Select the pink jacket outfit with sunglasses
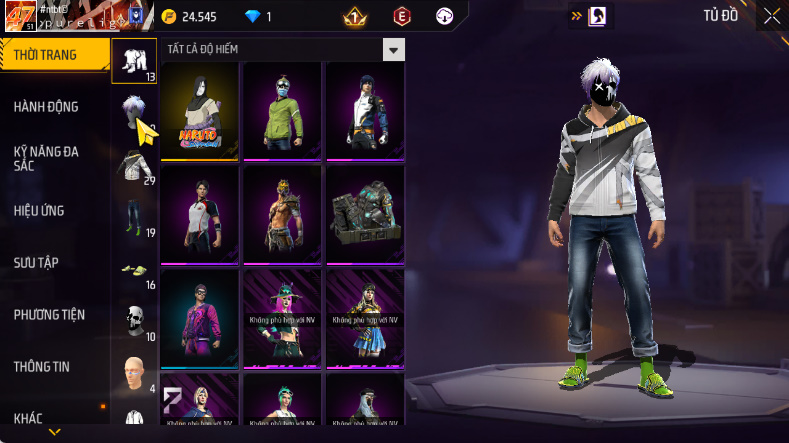Image resolution: width=789 pixels, height=443 pixels. pos(200,317)
